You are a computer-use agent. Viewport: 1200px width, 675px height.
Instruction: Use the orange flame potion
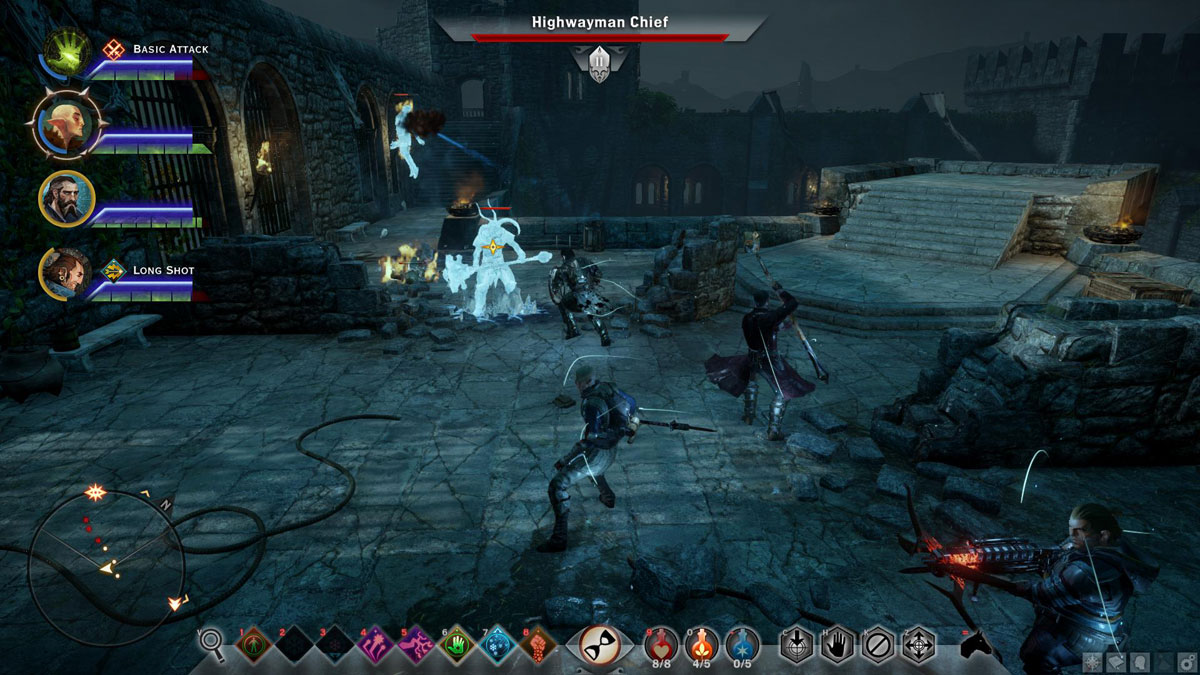tap(703, 643)
